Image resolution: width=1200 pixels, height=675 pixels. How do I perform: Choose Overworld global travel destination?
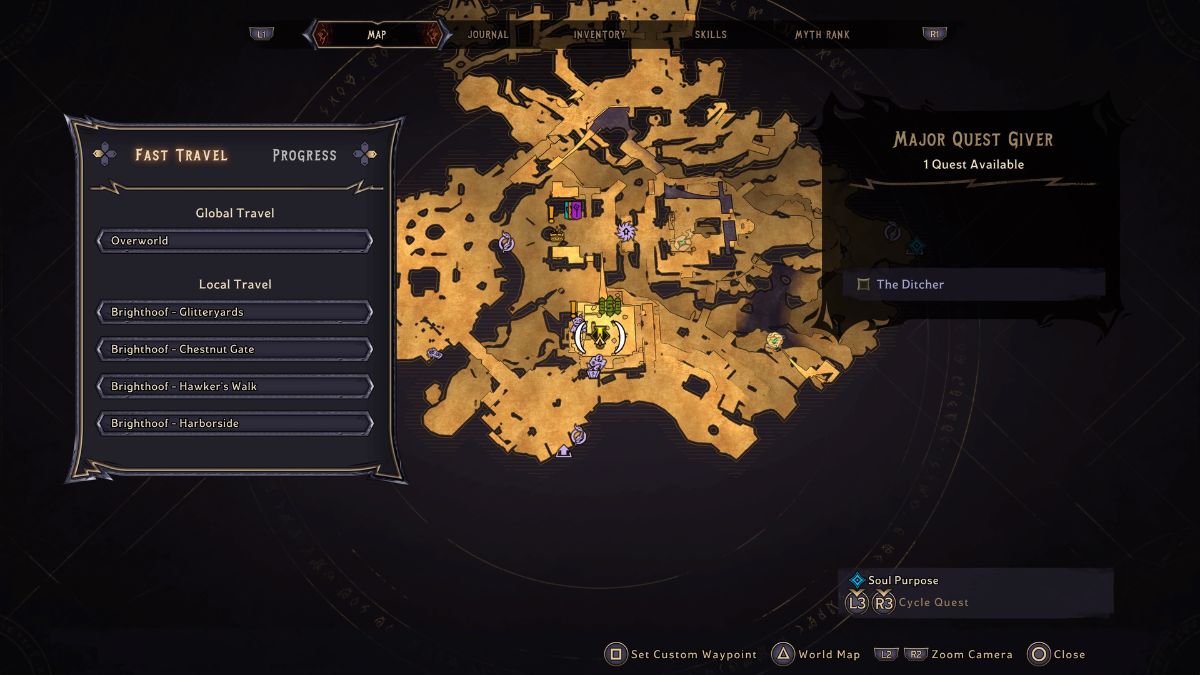point(235,241)
